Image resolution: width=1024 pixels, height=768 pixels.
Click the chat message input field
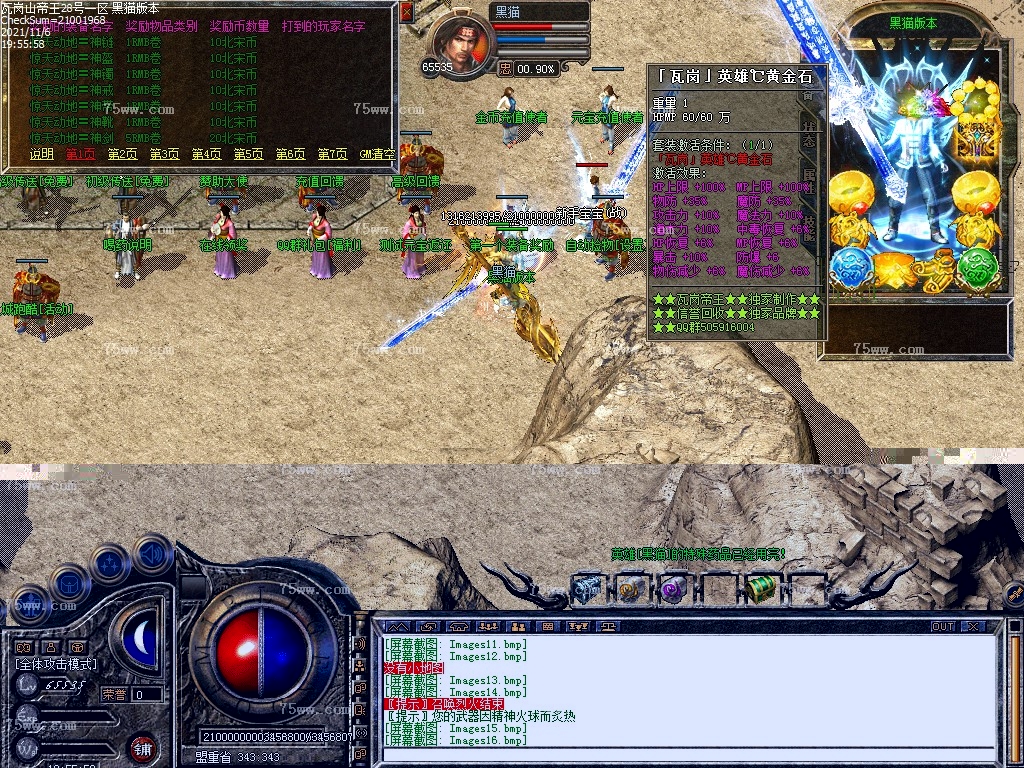690,756
